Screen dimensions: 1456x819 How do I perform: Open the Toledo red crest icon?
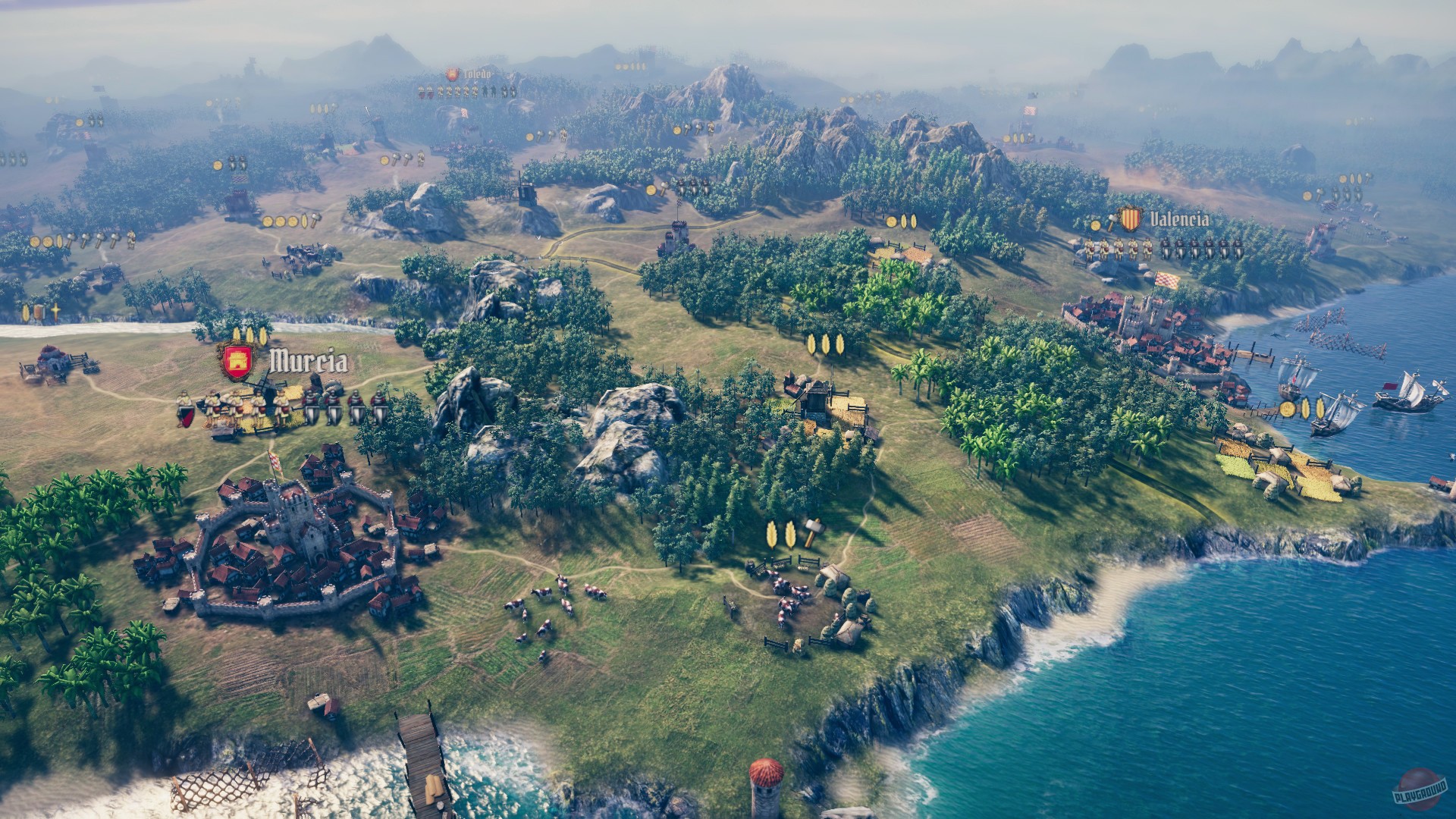click(453, 75)
